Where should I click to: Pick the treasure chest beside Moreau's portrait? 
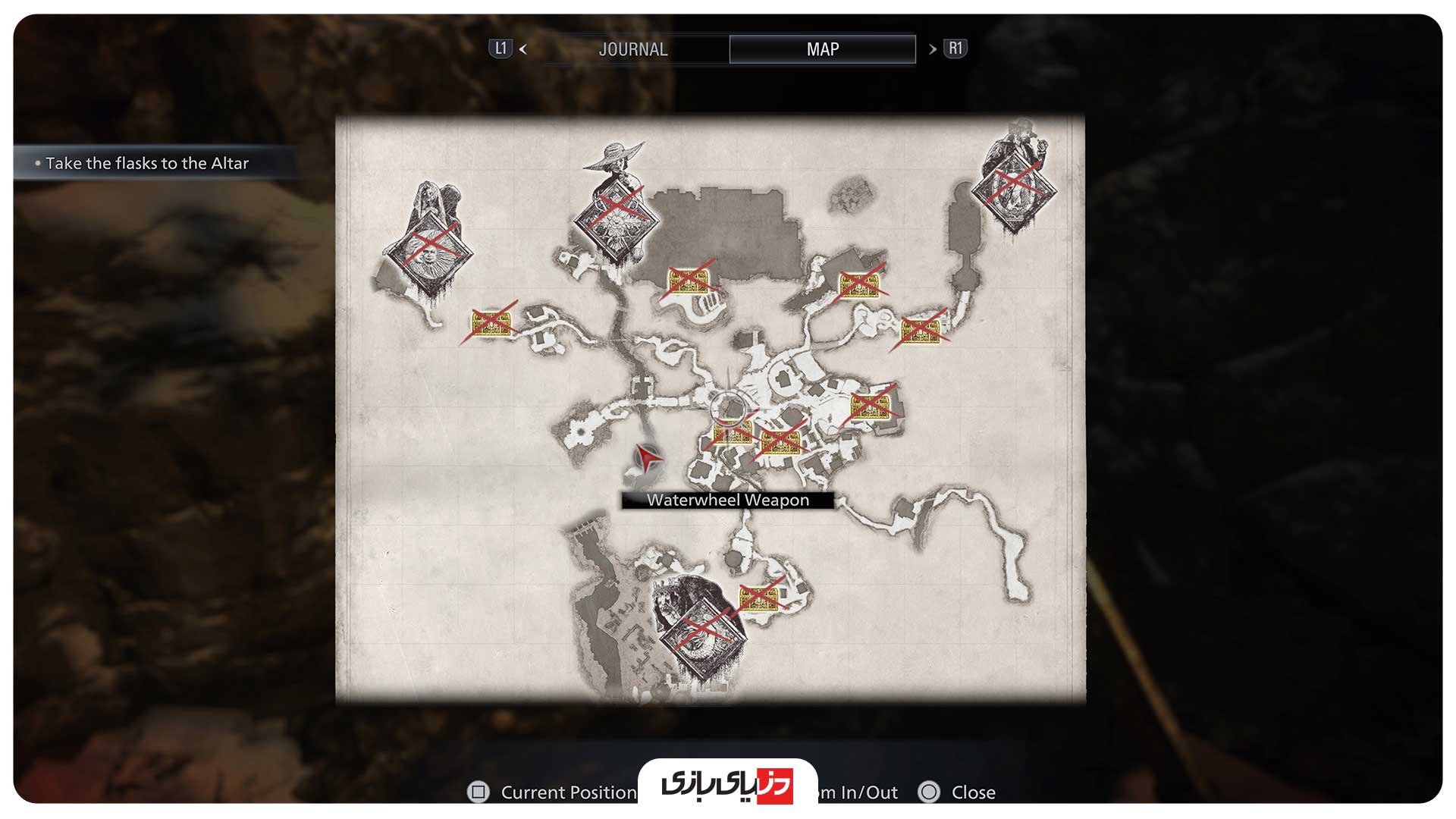[x=759, y=598]
